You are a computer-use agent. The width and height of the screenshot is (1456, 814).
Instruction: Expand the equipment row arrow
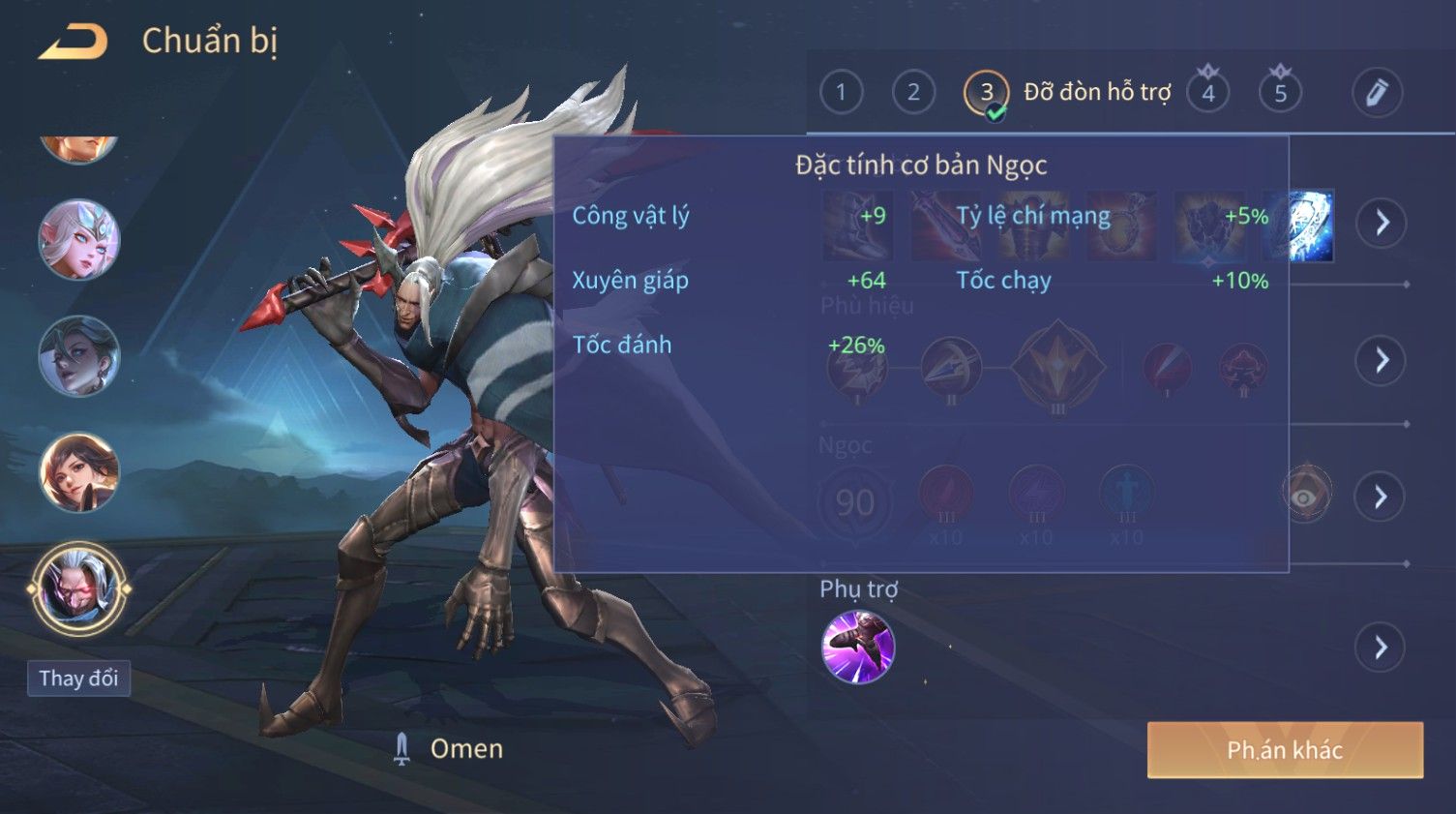pos(1381,223)
